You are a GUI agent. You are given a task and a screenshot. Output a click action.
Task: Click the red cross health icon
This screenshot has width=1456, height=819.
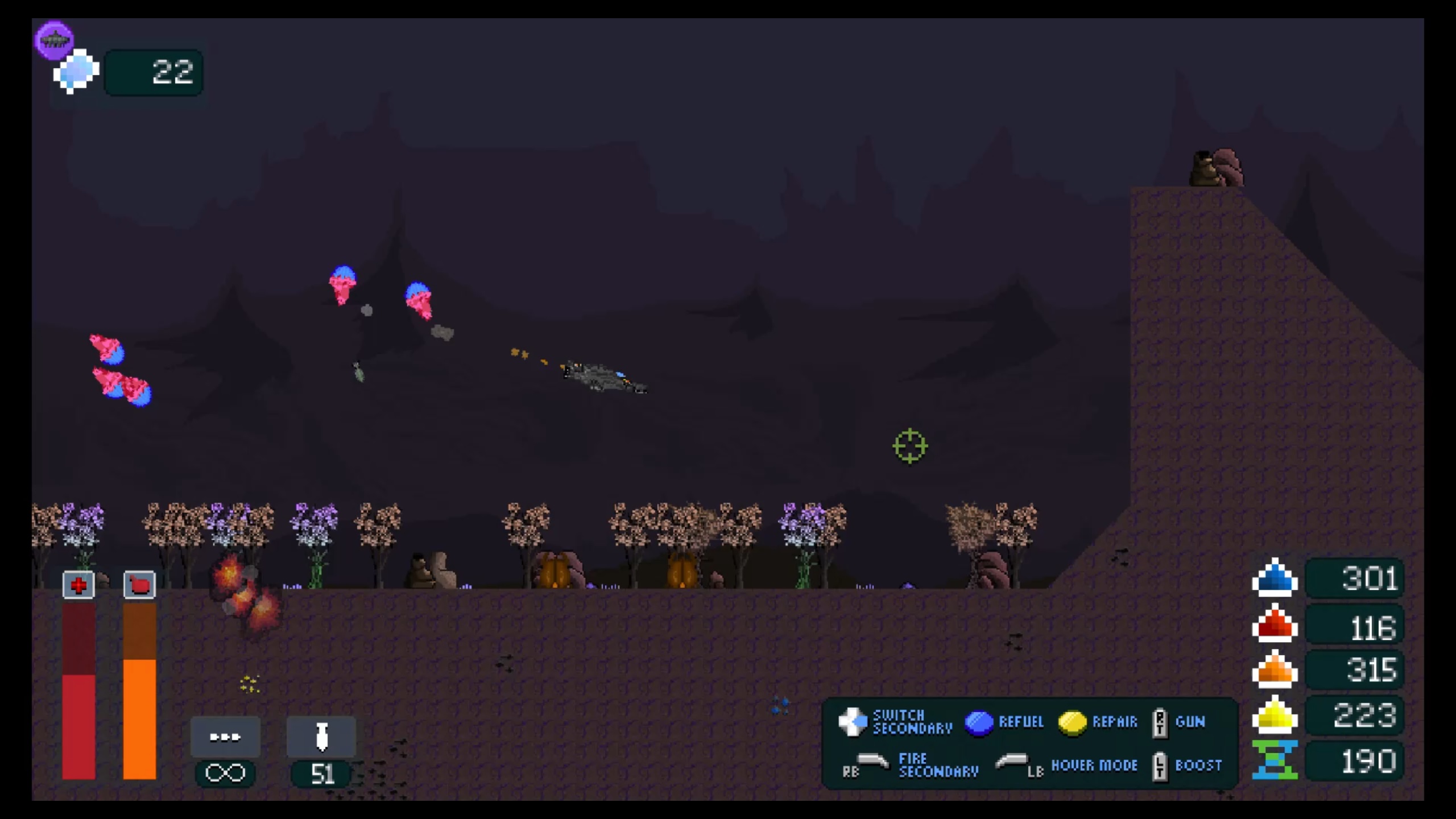[x=78, y=585]
